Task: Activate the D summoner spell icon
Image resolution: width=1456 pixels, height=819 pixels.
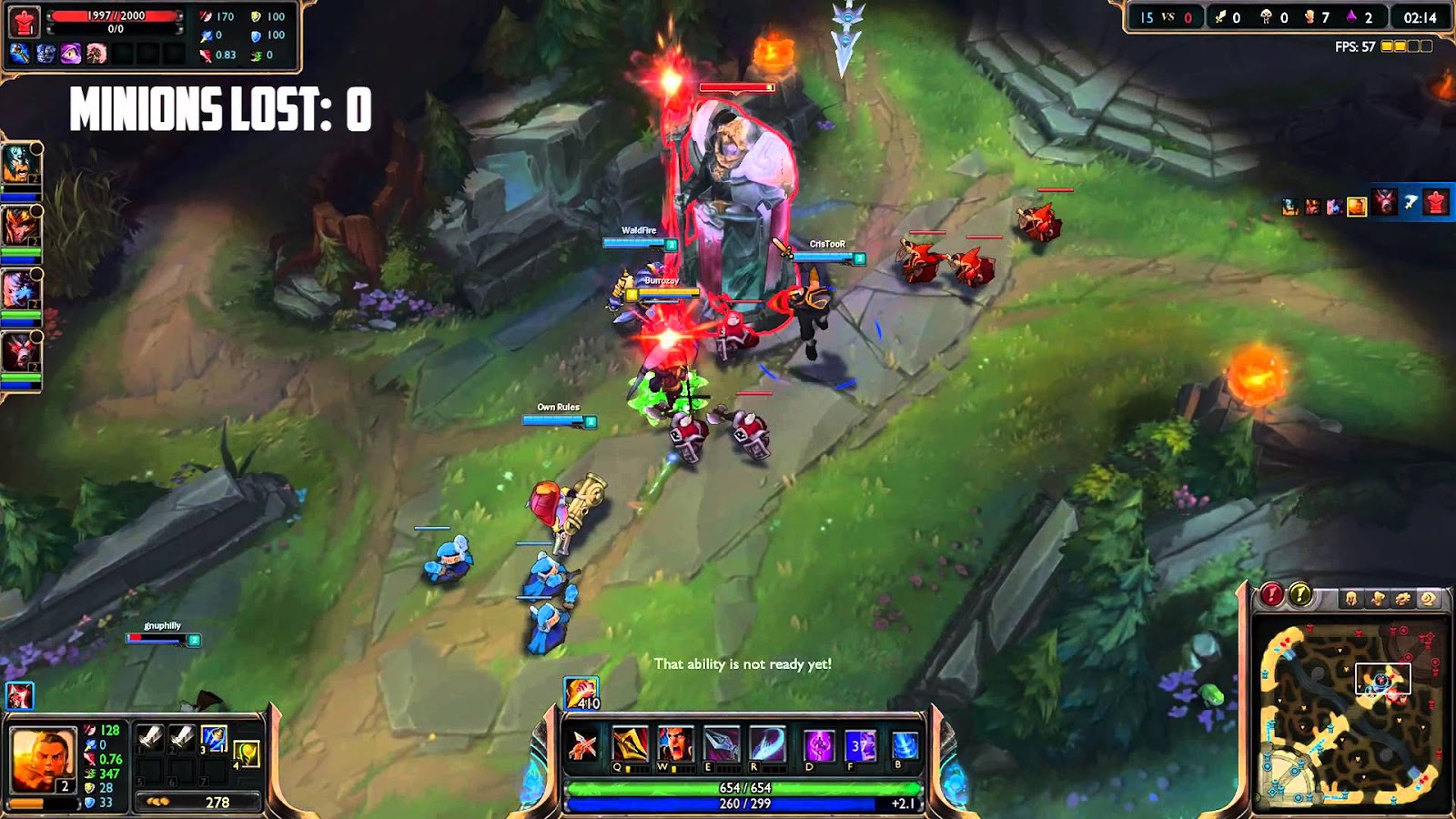Action: [x=819, y=744]
